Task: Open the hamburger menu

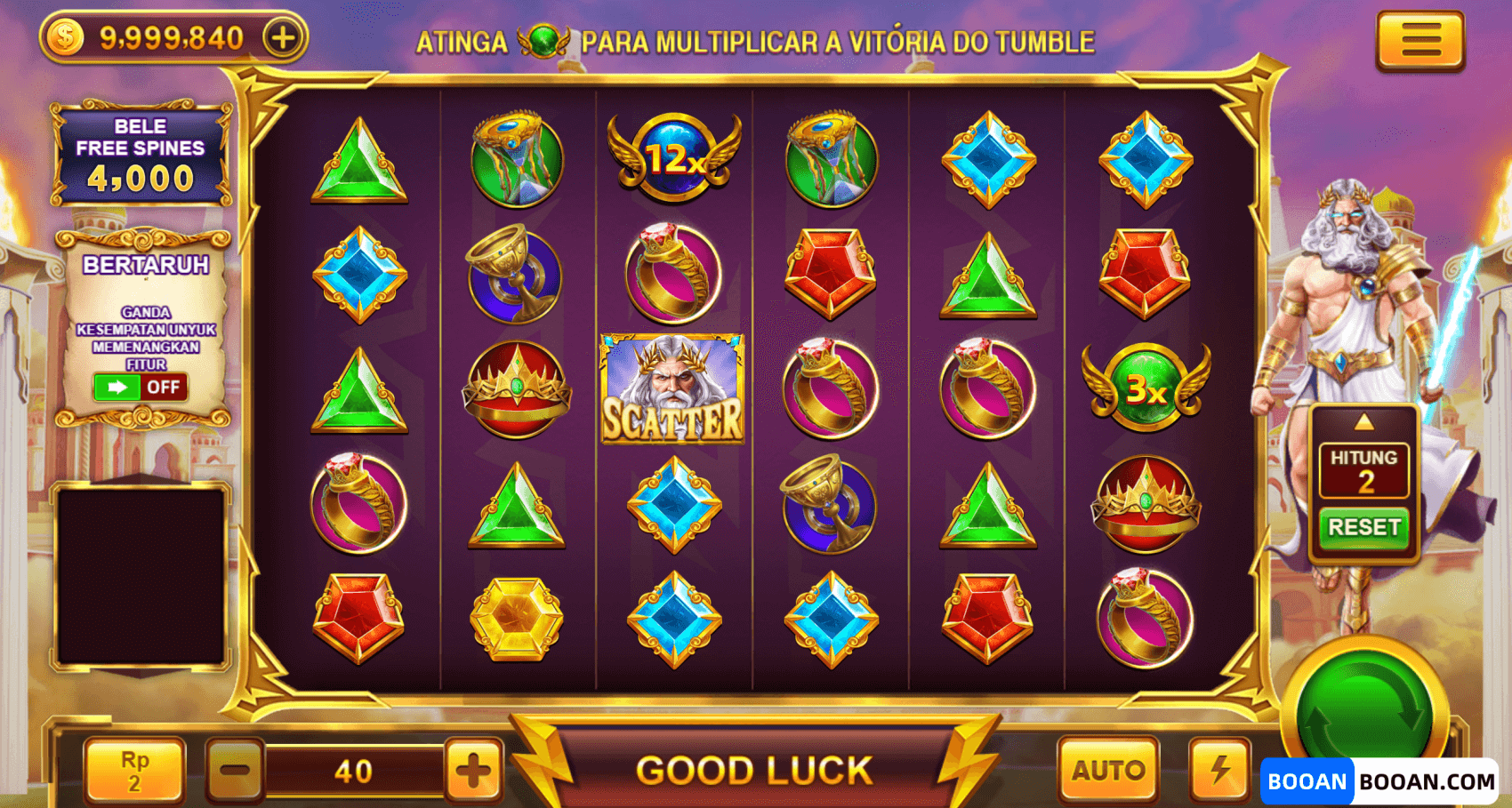Action: click(1420, 41)
